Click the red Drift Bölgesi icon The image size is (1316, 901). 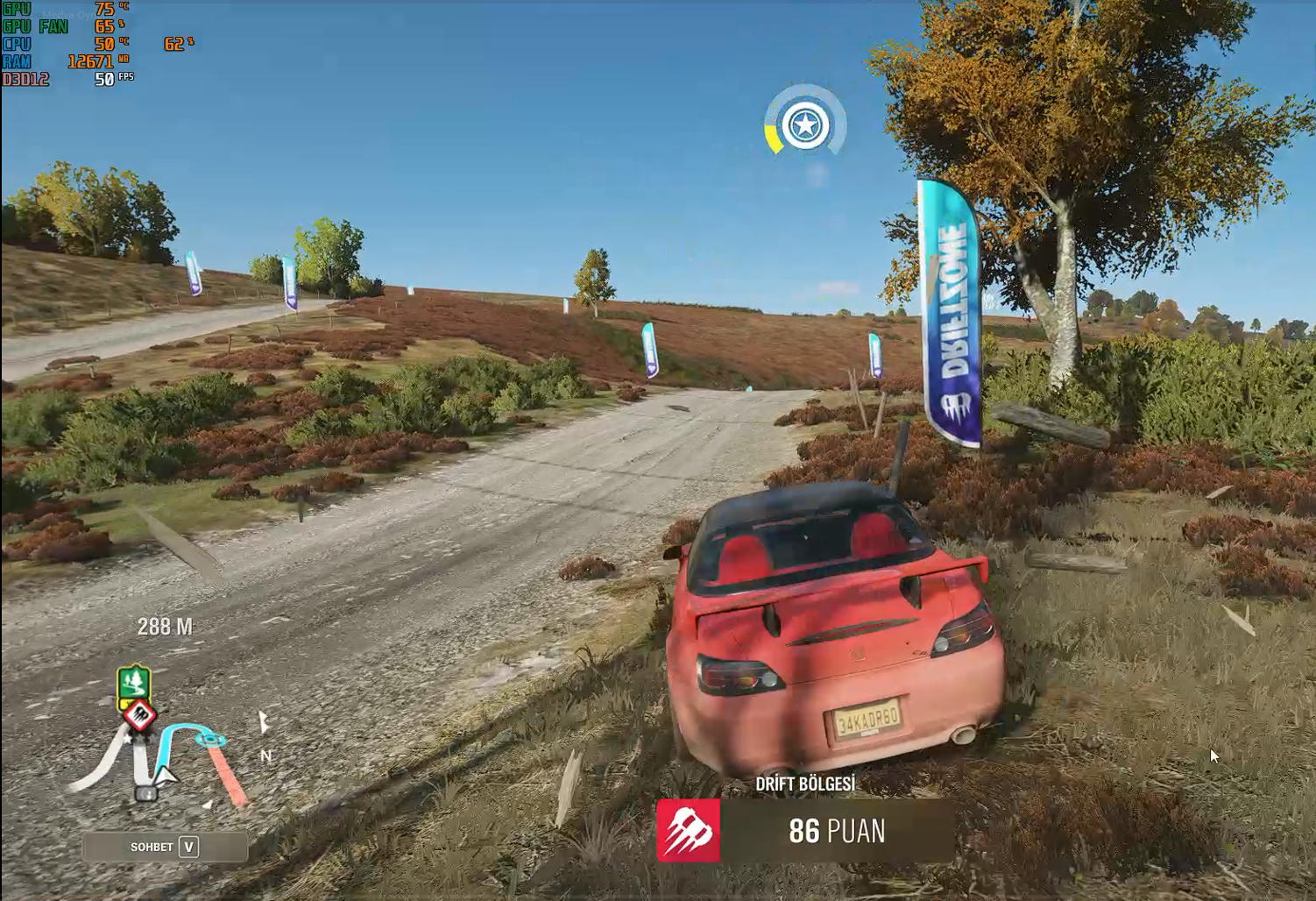[689, 830]
